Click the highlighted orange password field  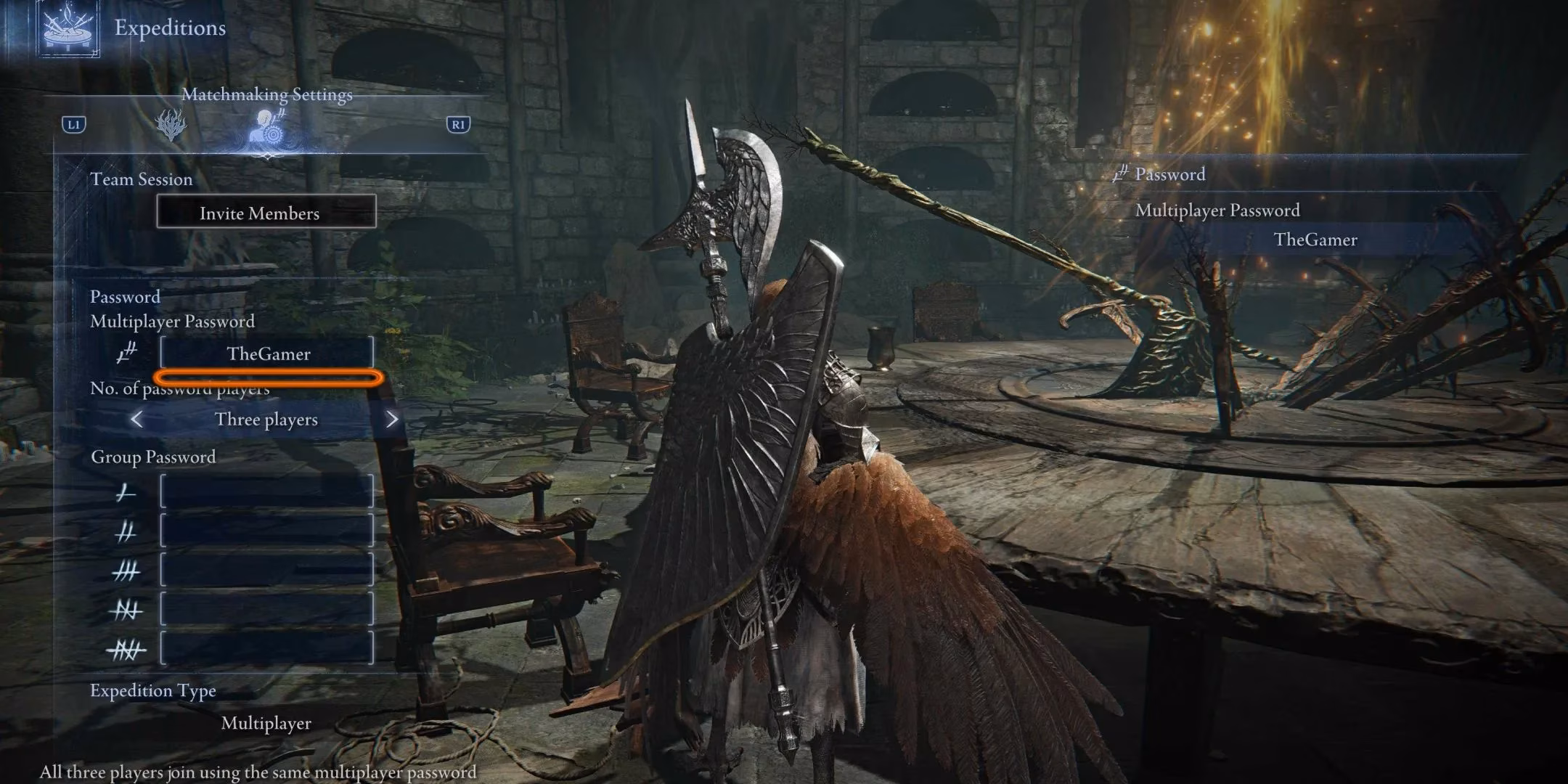tap(266, 377)
